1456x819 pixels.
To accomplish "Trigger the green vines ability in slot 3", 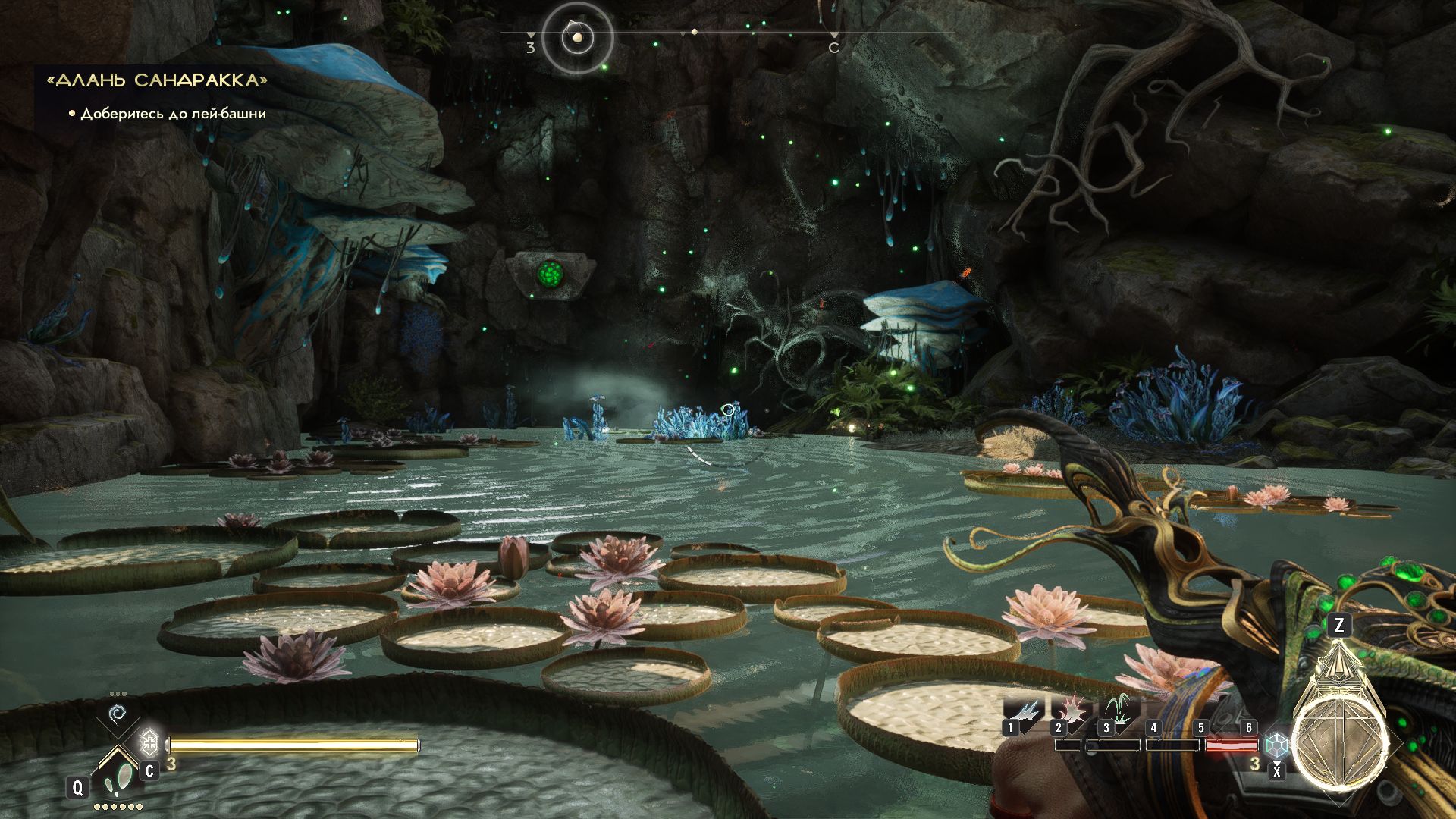I will point(1117,712).
